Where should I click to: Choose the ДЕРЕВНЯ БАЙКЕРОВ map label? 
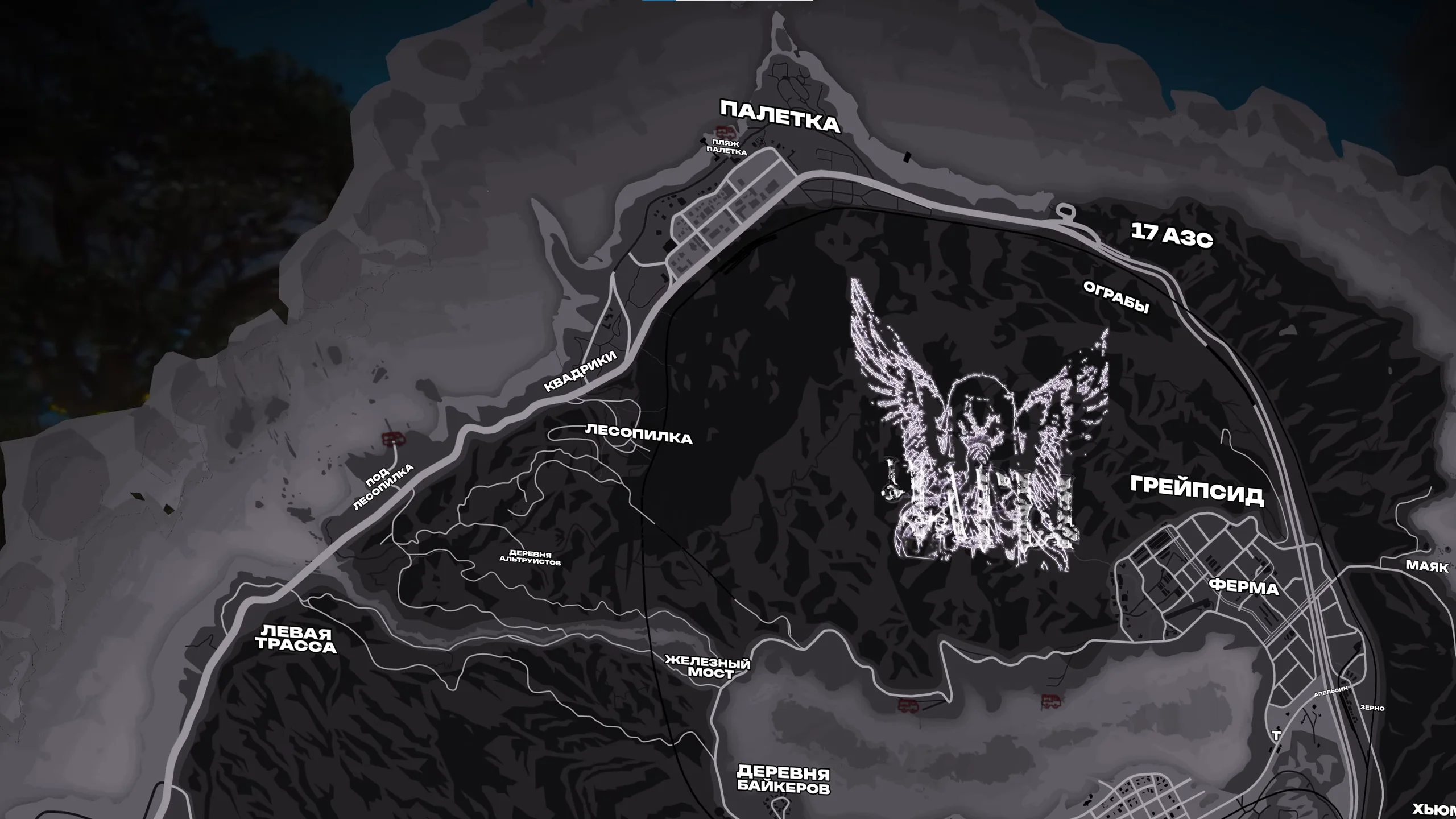click(x=783, y=780)
